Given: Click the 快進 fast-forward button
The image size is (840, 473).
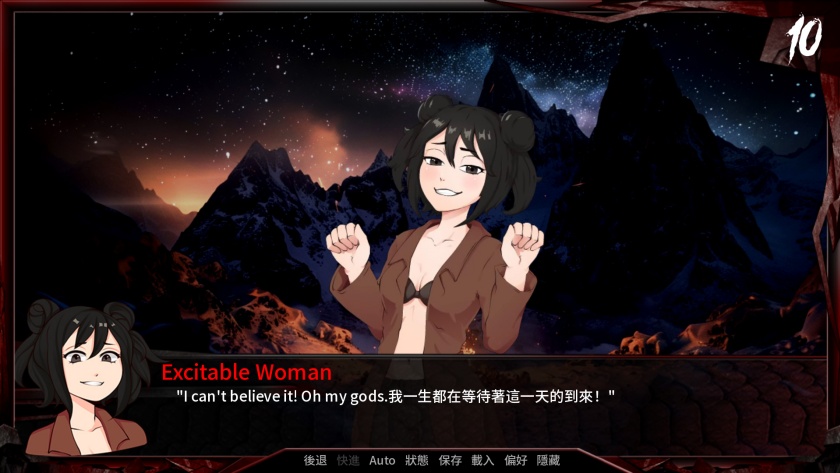Looking at the screenshot, I should (x=348, y=460).
